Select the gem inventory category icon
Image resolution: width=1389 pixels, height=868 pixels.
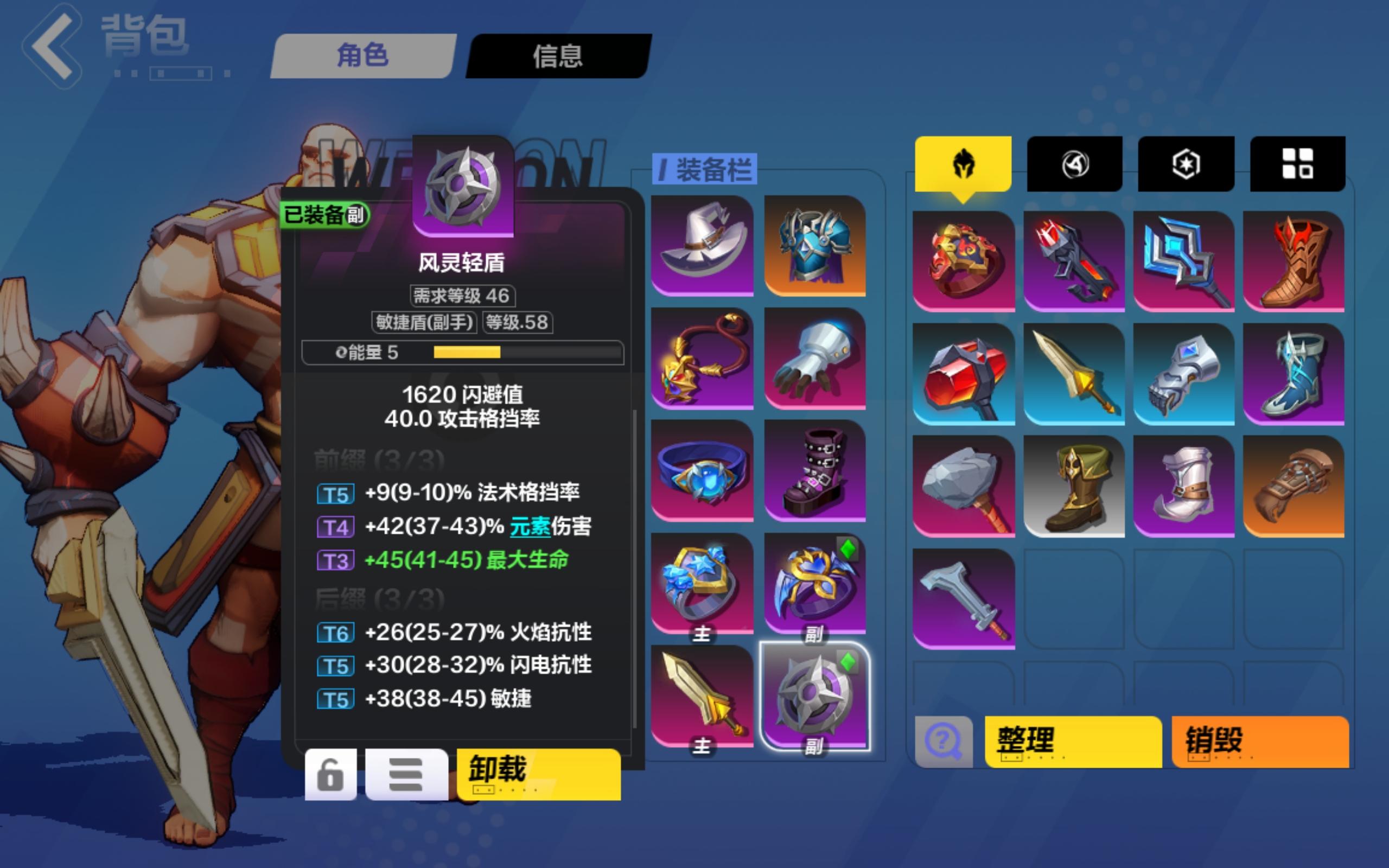pos(1186,164)
